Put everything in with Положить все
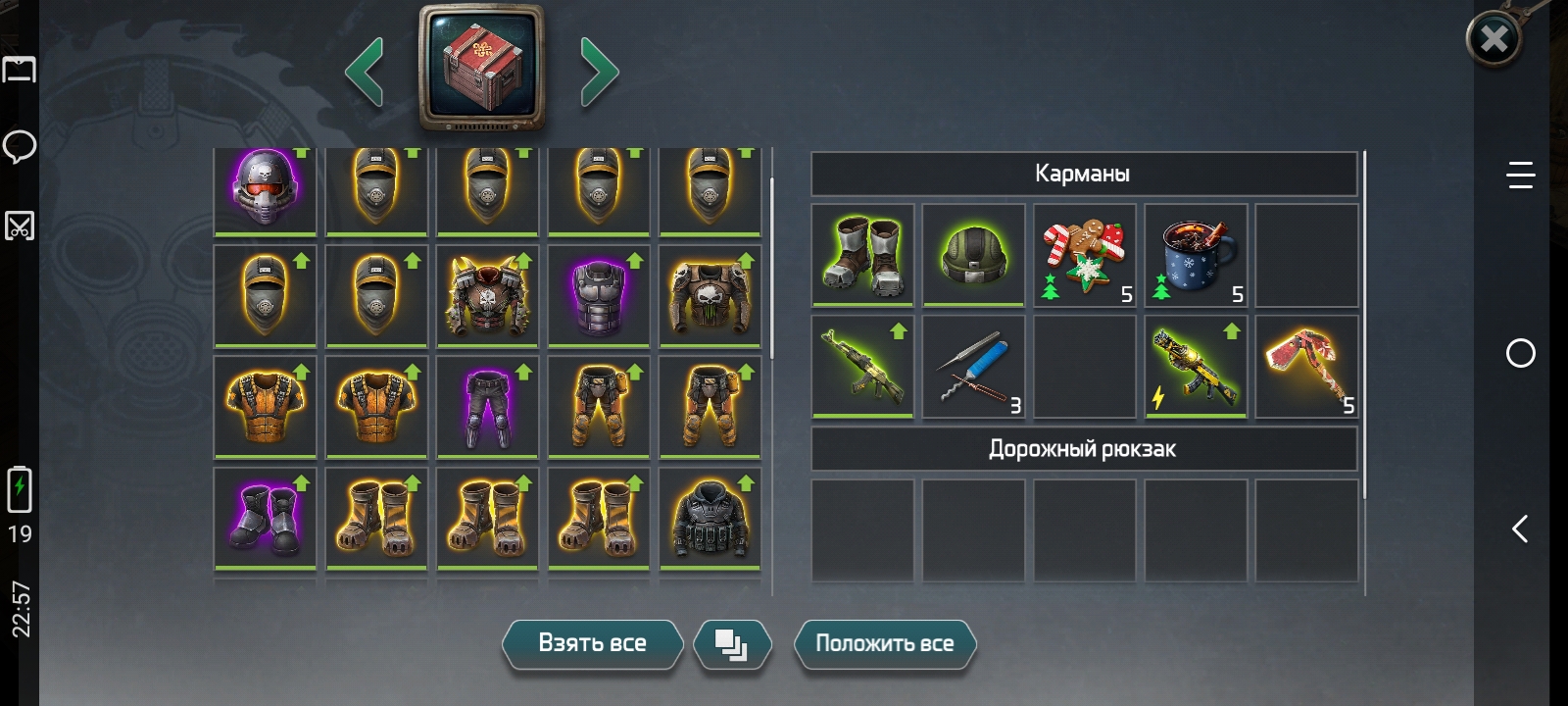The height and width of the screenshot is (706, 1568). tap(884, 644)
